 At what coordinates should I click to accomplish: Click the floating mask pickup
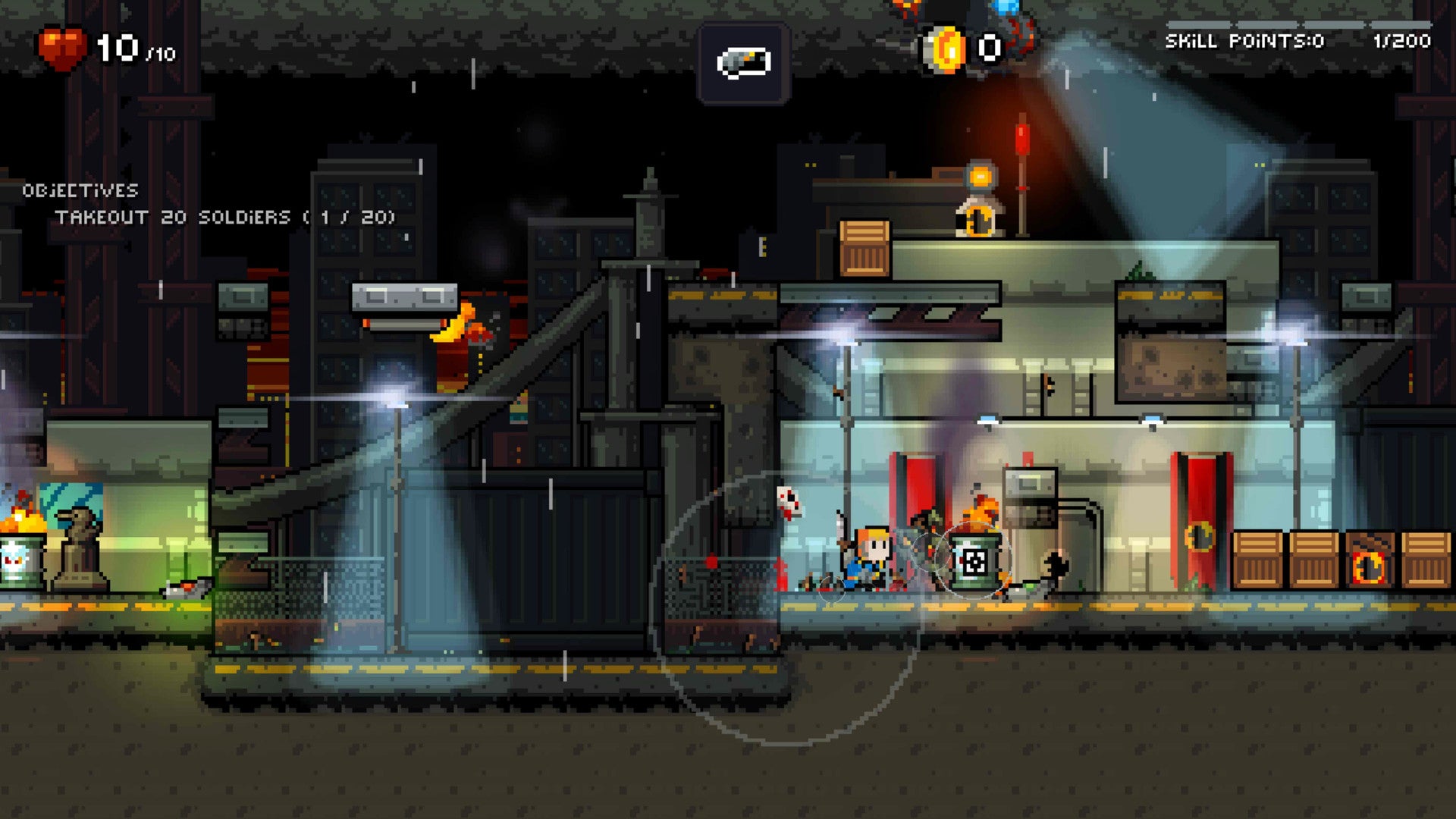789,504
